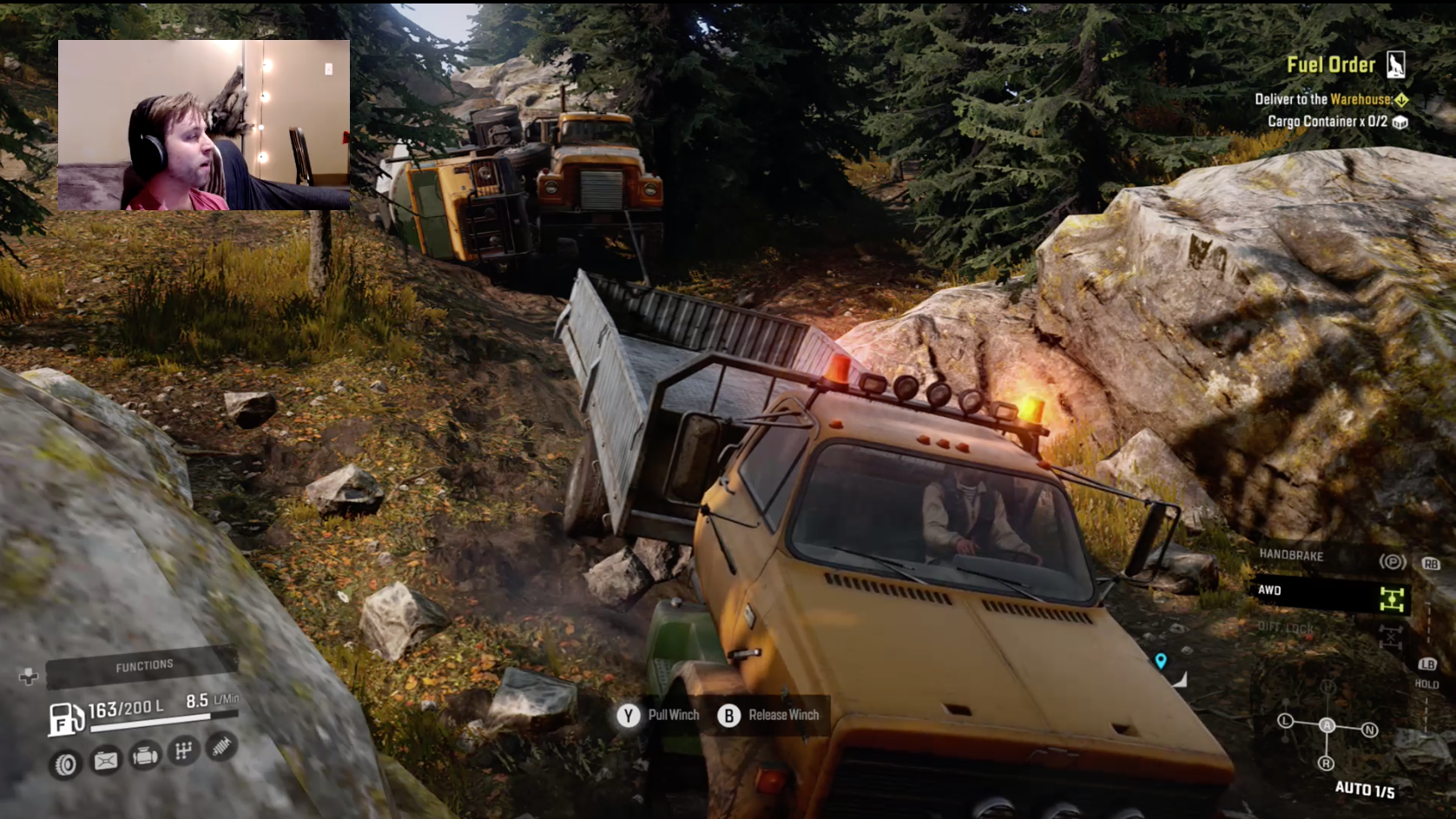Image resolution: width=1456 pixels, height=819 pixels.
Task: Shift gearbox to High gear (H)
Action: 1328,688
